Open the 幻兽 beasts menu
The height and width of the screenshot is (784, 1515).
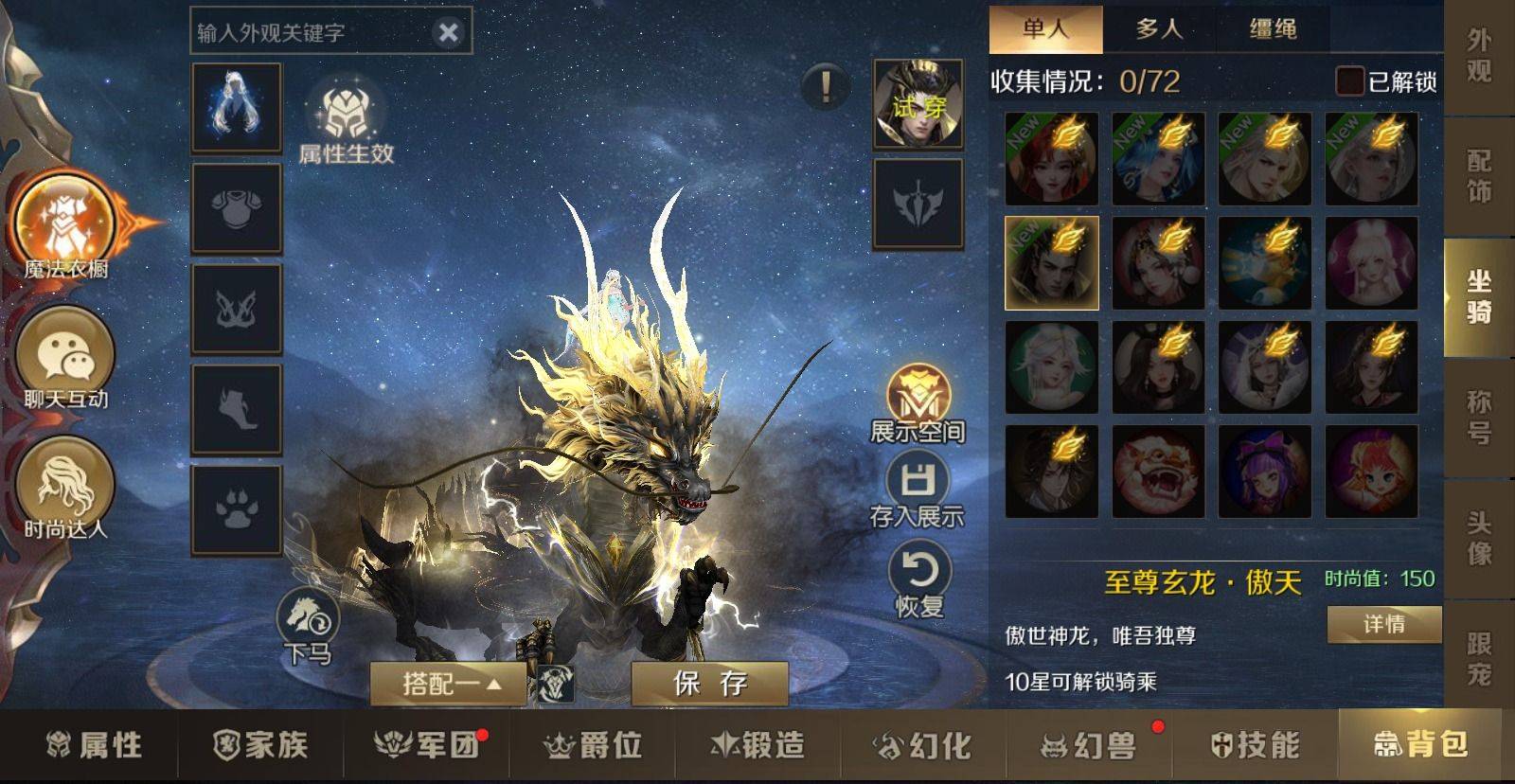tap(1089, 745)
